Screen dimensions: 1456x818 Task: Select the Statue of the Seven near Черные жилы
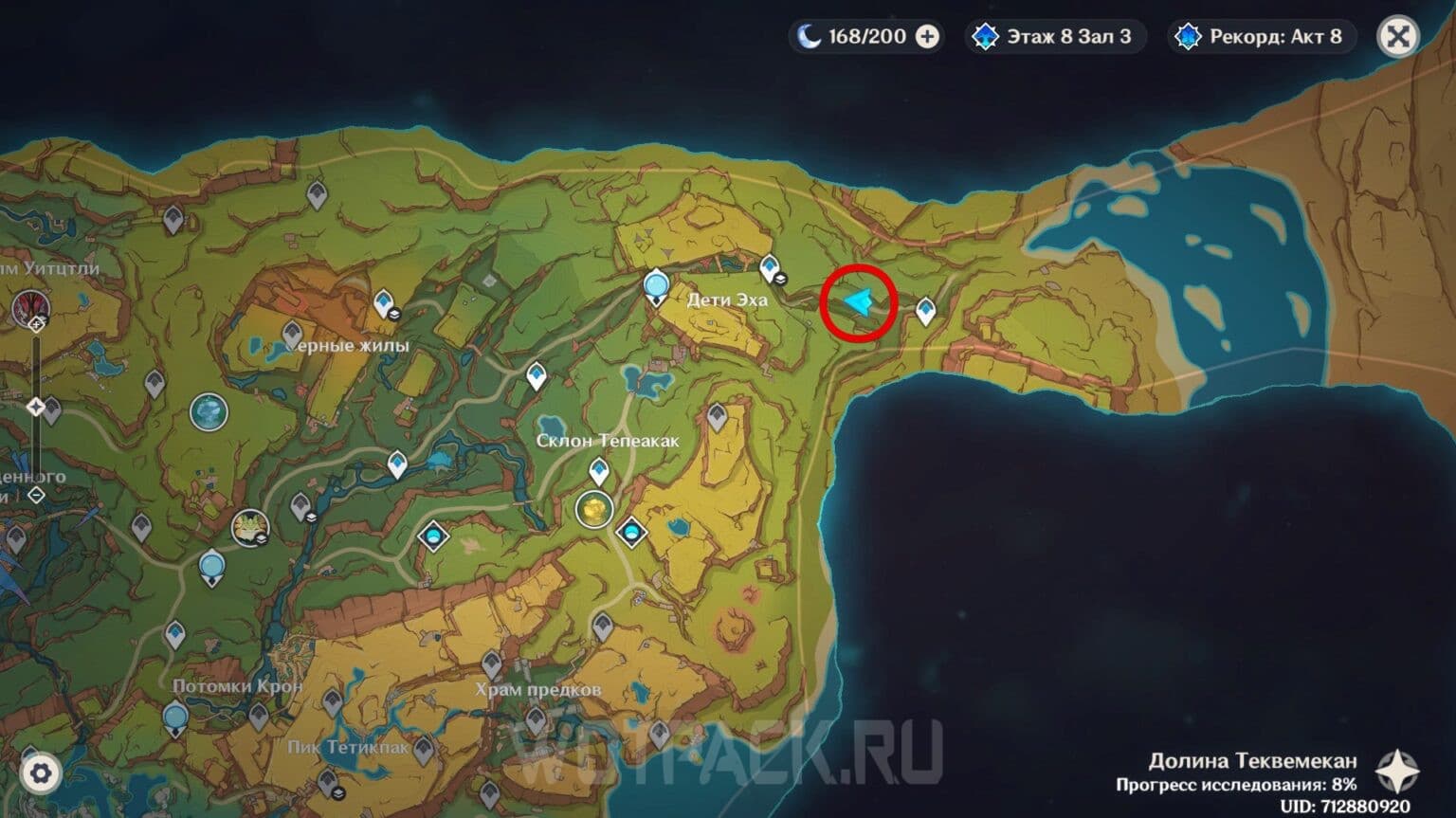point(210,411)
